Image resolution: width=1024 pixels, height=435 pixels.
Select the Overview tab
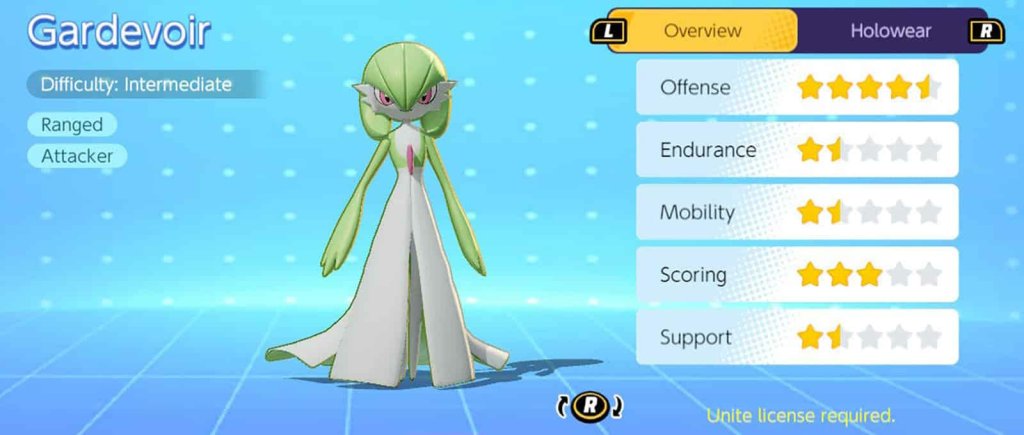click(702, 31)
